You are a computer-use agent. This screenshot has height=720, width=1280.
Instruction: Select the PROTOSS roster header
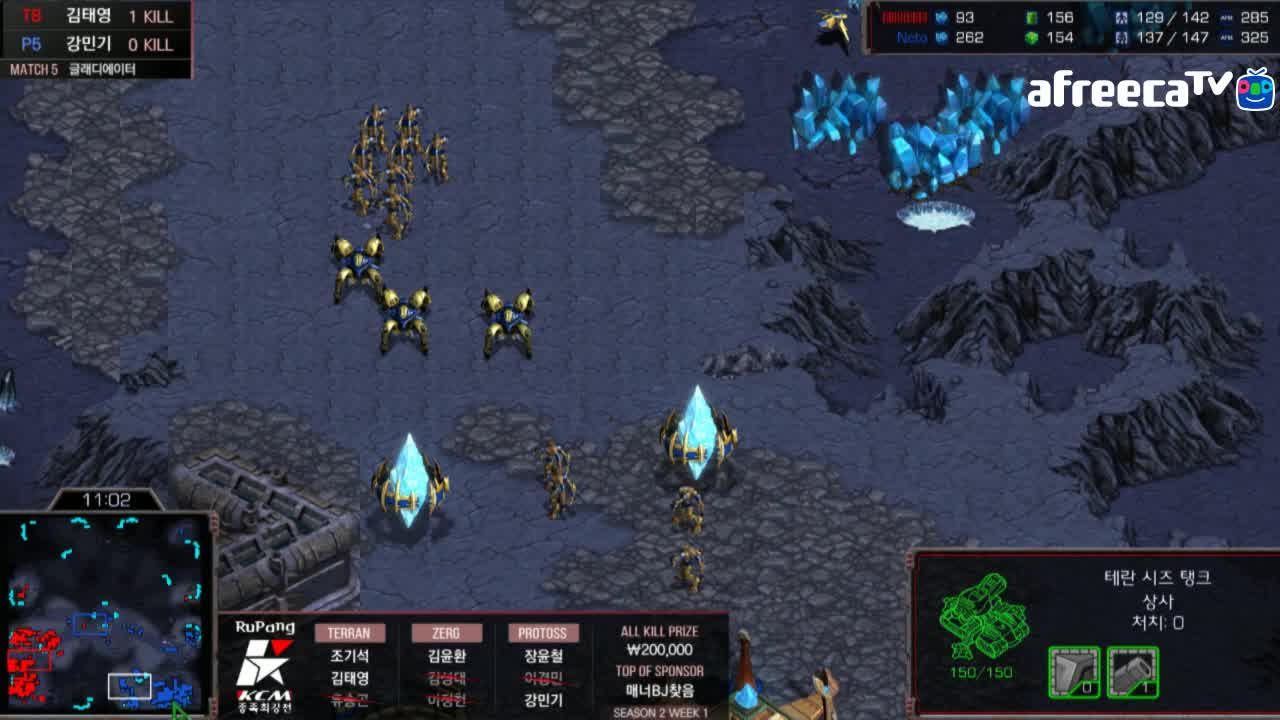pyautogui.click(x=543, y=633)
